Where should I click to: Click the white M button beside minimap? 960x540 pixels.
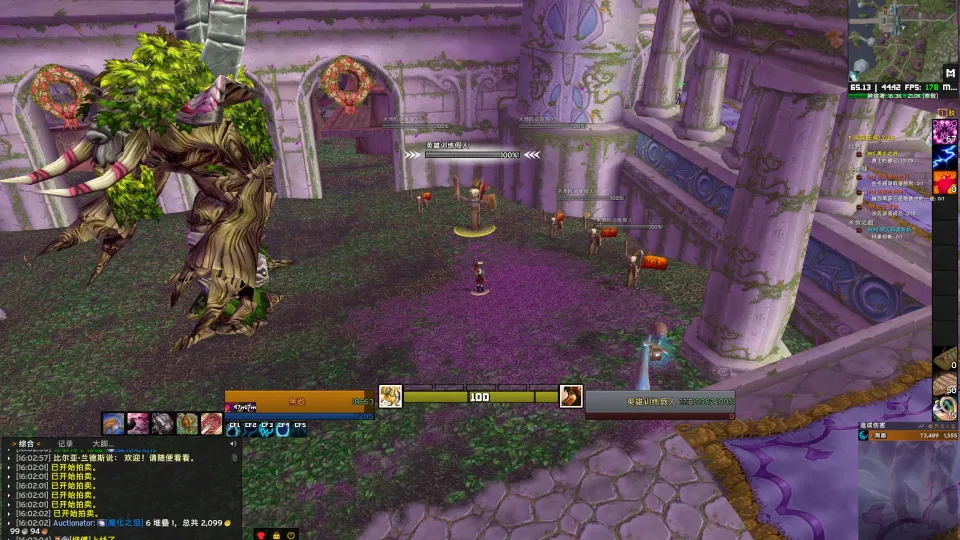click(x=949, y=72)
